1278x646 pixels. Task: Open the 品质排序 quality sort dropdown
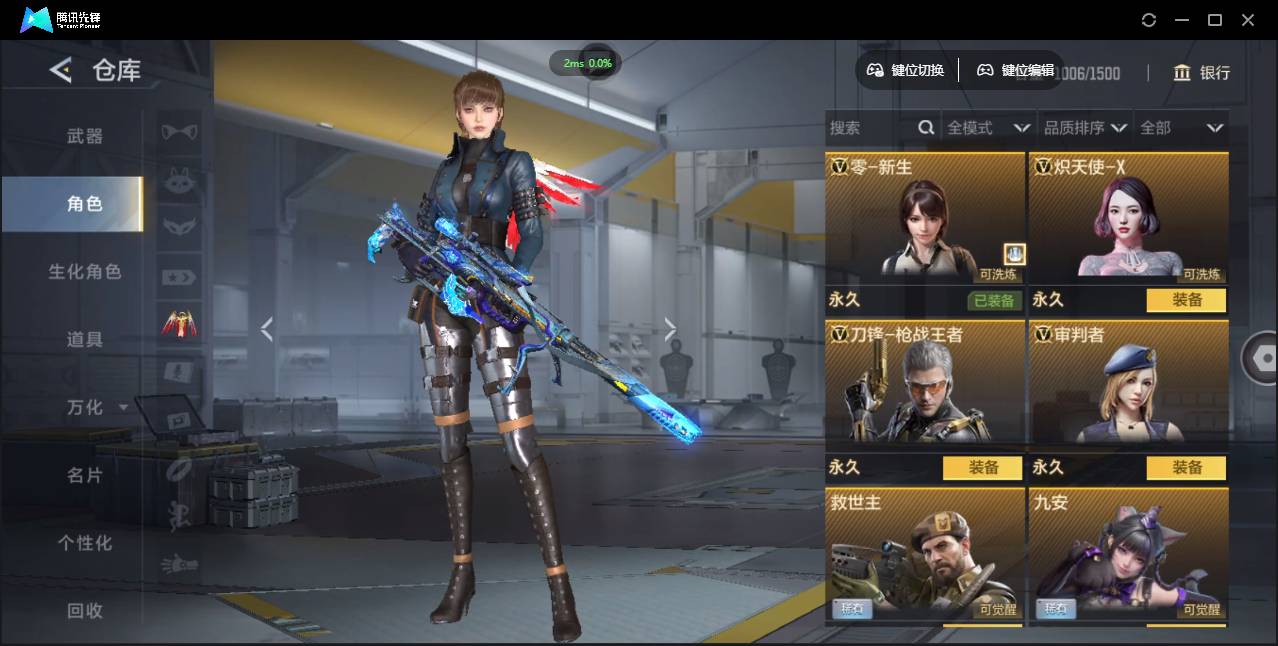pos(1085,128)
